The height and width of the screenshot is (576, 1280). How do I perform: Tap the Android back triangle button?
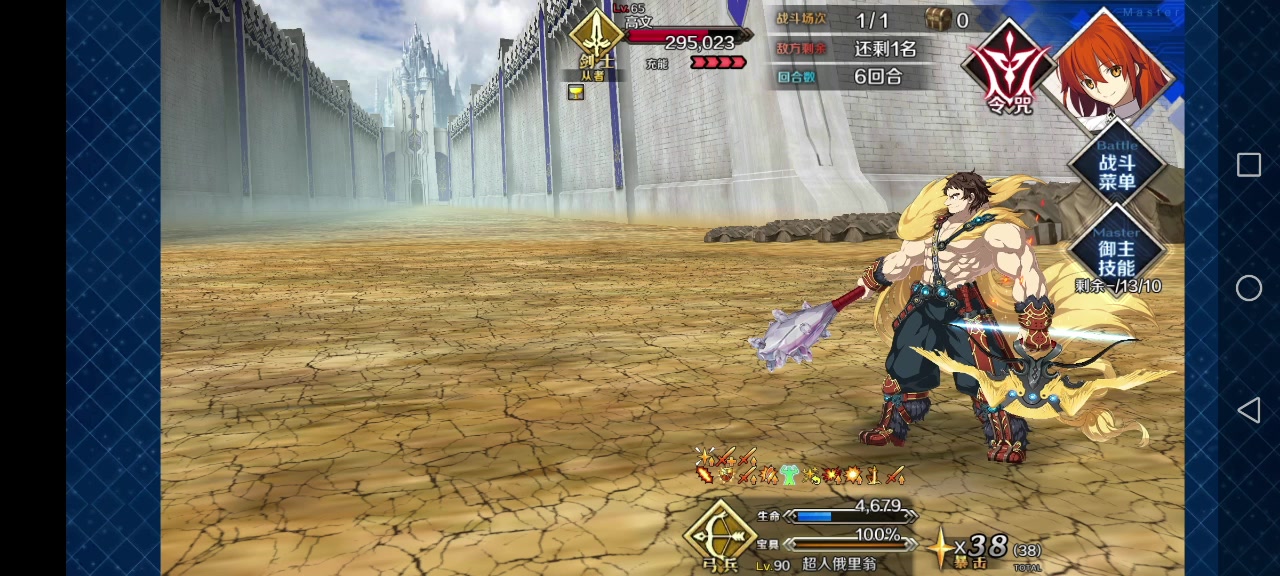(x=1249, y=410)
